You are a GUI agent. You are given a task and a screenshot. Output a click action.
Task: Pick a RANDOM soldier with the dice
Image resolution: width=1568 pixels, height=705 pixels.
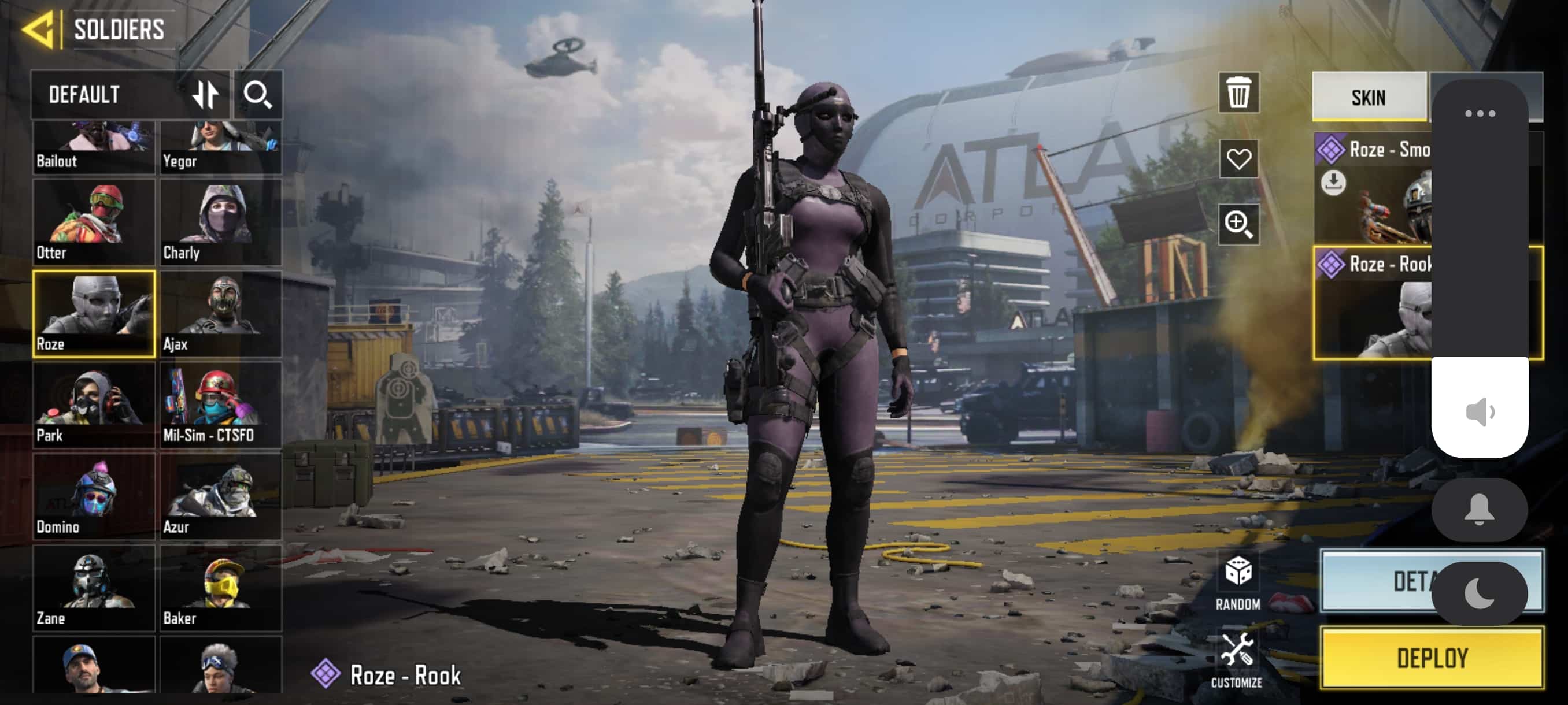pyautogui.click(x=1237, y=581)
